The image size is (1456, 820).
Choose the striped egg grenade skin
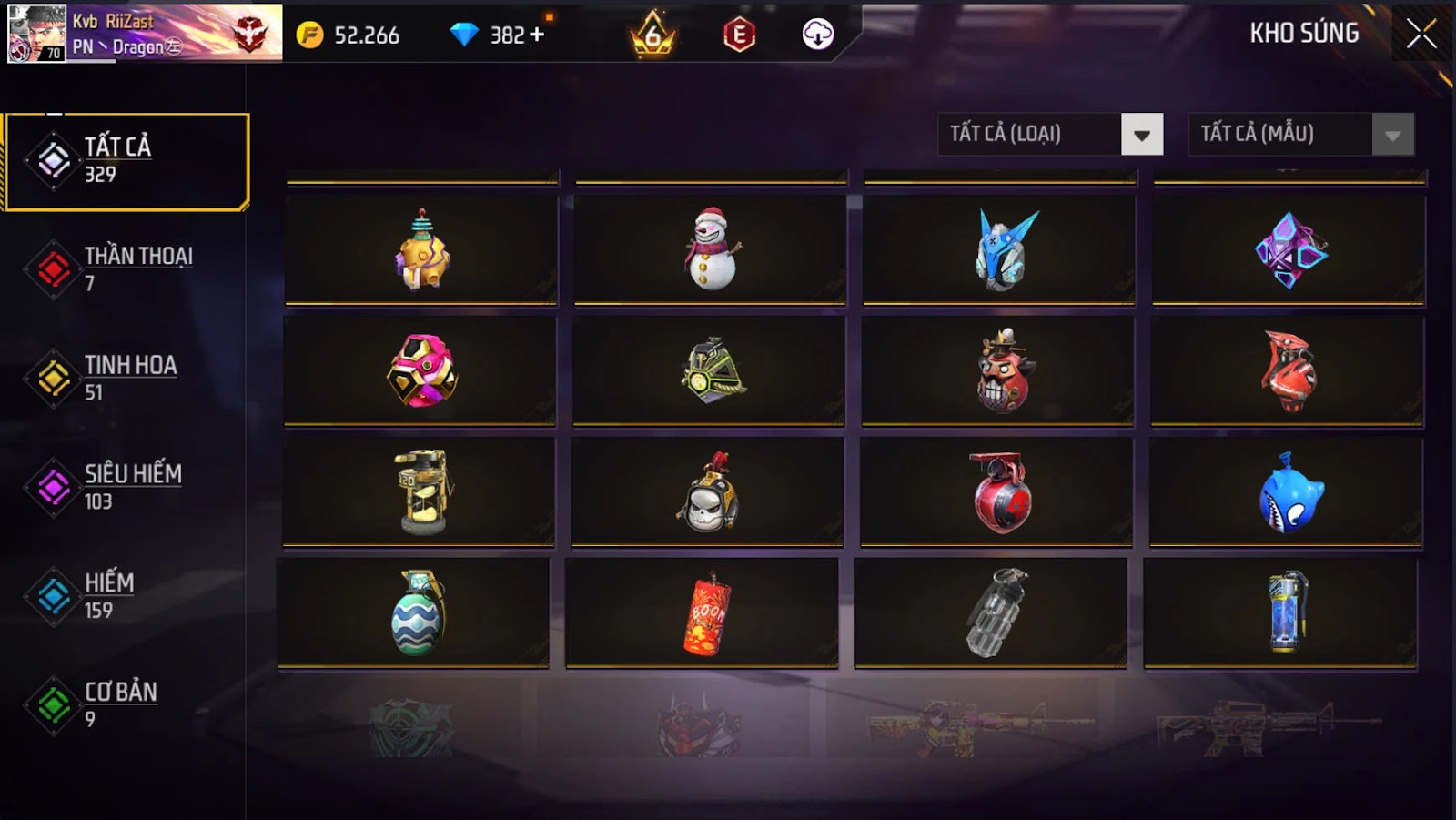point(416,614)
